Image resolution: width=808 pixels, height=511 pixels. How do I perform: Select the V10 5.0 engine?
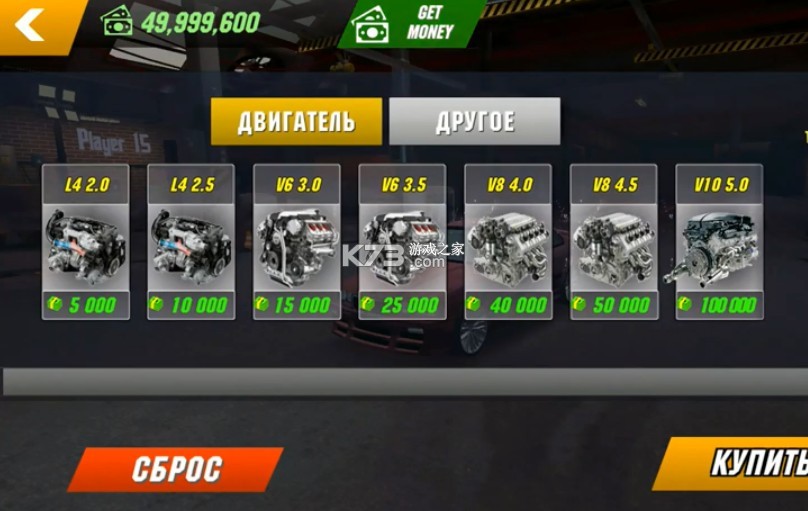[719, 242]
